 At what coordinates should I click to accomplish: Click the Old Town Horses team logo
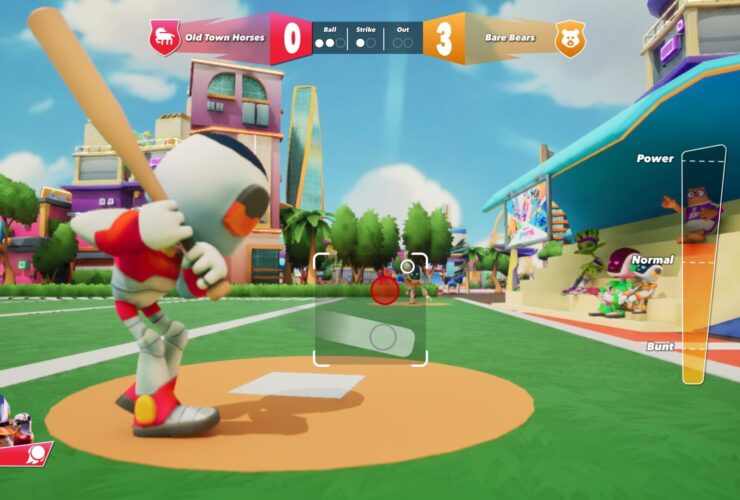tap(164, 38)
